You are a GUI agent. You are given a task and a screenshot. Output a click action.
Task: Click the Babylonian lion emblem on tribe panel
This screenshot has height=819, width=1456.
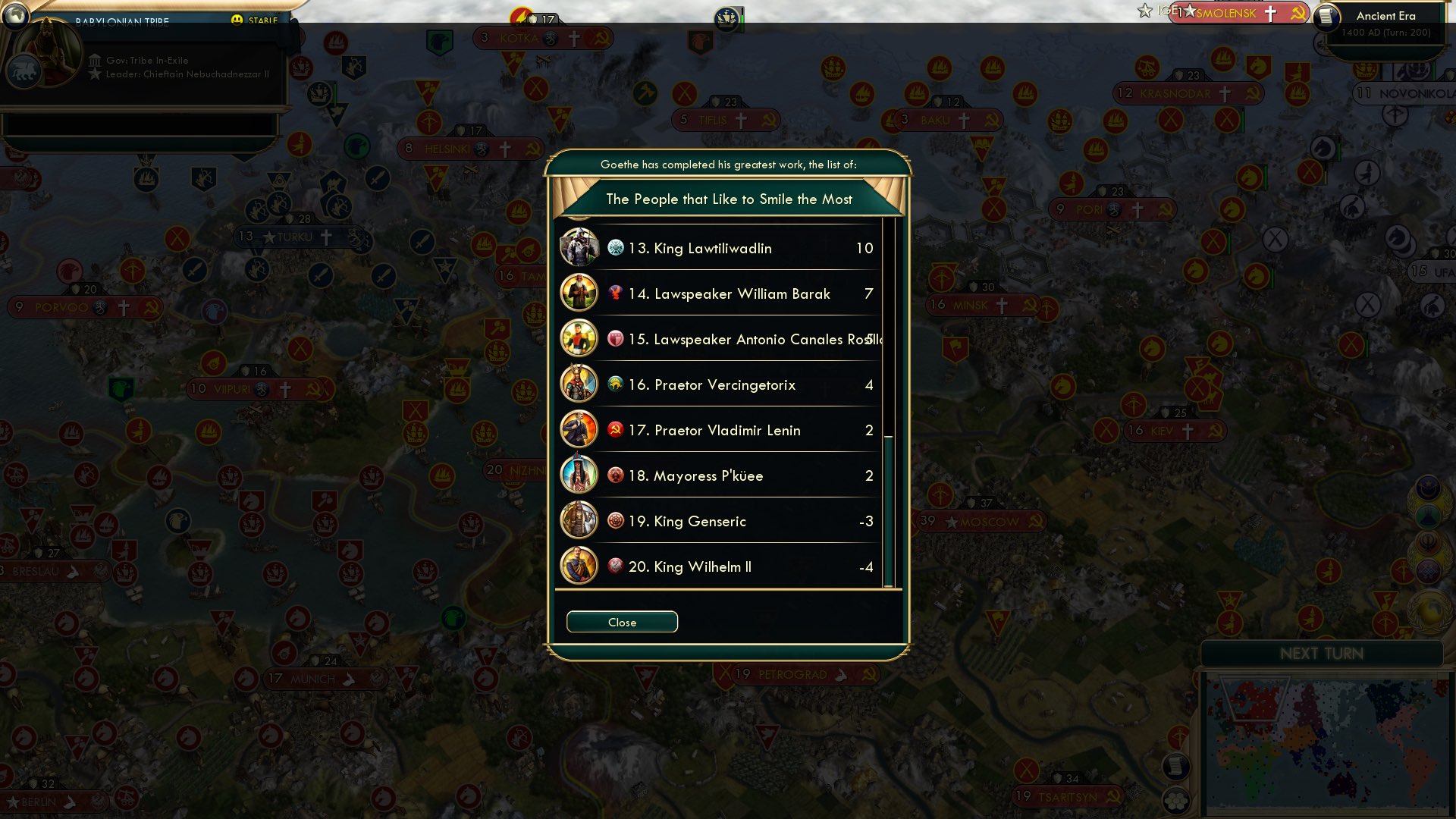(24, 71)
